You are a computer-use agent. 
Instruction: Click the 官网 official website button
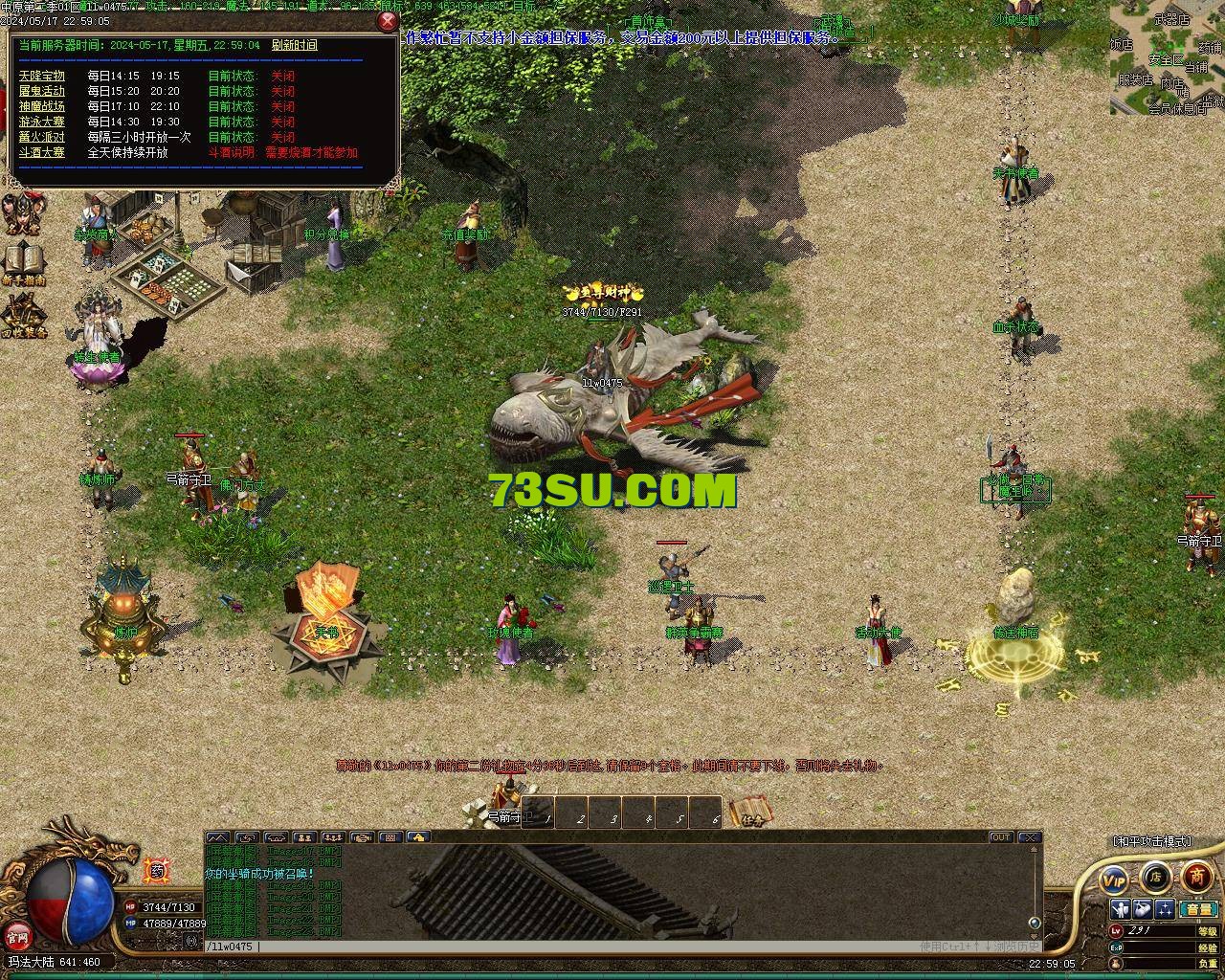[x=16, y=935]
